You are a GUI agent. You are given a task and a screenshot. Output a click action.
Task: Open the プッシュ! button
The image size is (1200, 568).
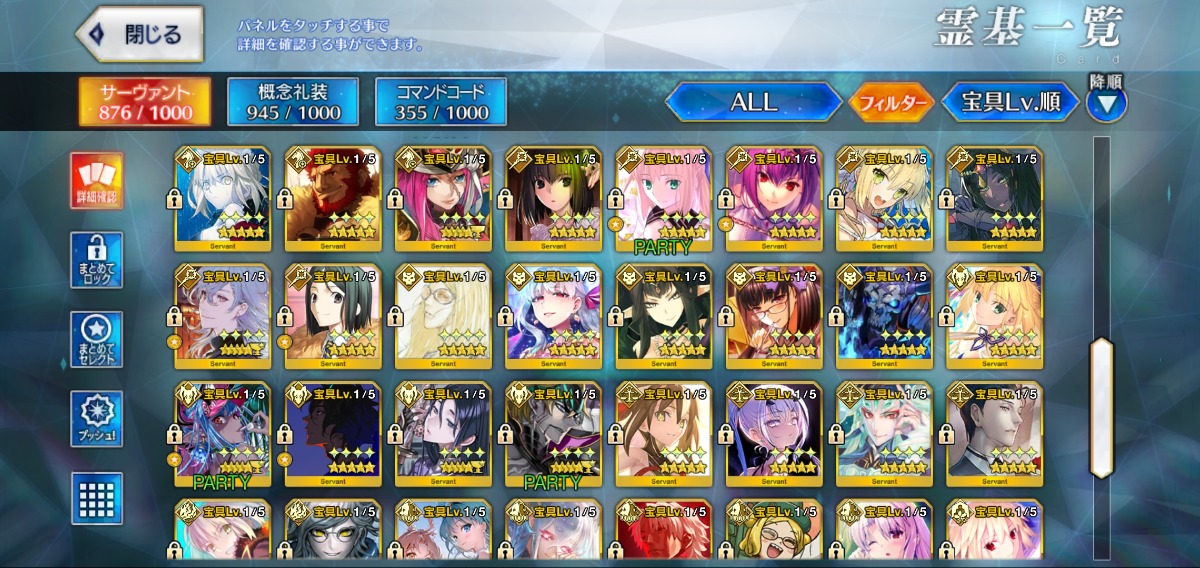97,419
